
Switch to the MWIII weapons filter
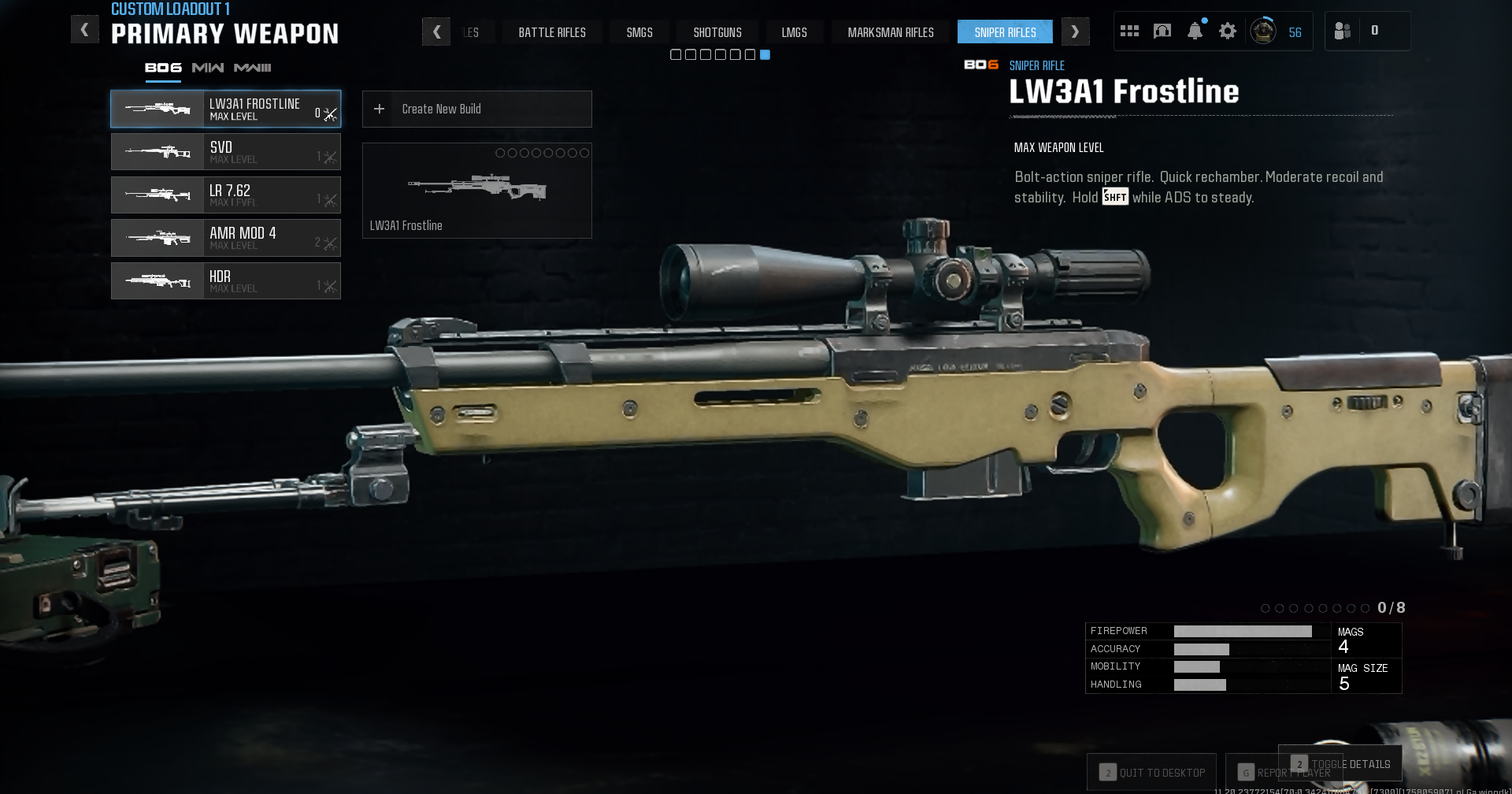[252, 68]
